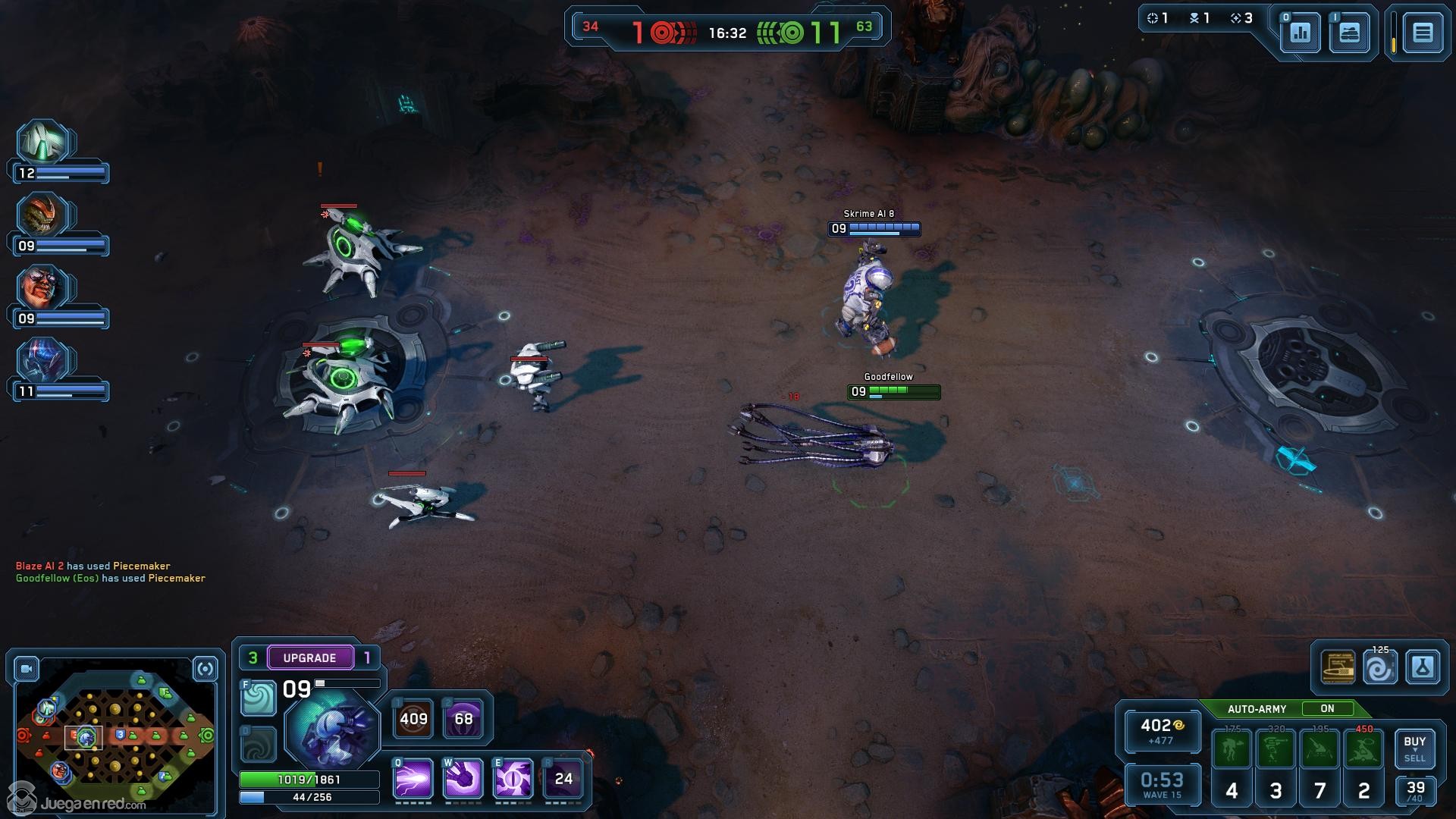This screenshot has width=1456, height=819.
Task: Activate the F swirl summoner ability
Action: (259, 698)
